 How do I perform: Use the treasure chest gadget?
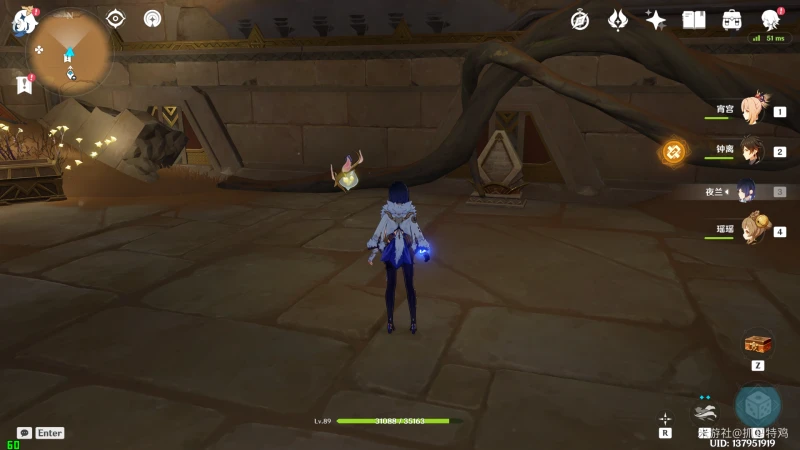click(x=758, y=344)
